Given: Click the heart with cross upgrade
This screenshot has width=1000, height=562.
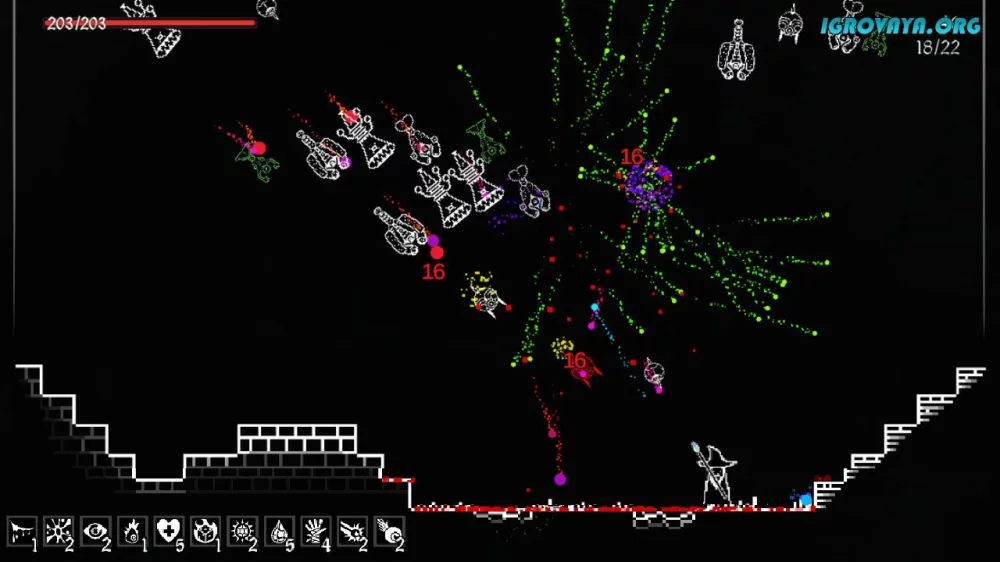Looking at the screenshot, I should [x=169, y=530].
